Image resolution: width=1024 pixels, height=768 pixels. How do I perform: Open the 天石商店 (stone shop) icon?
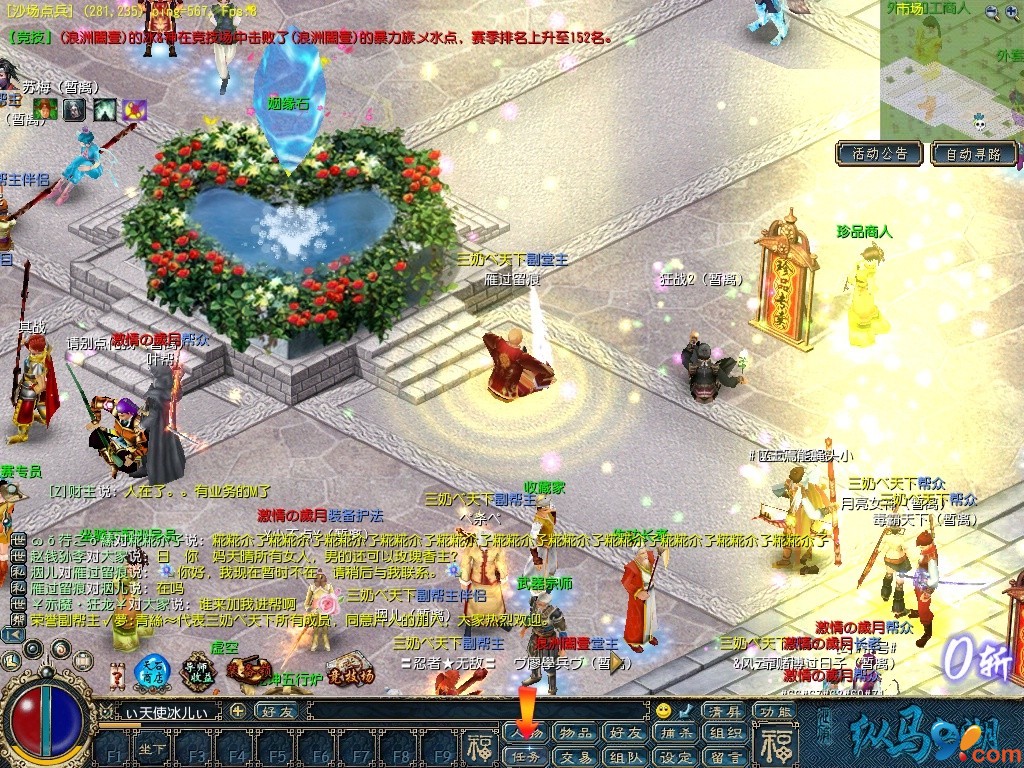(151, 672)
